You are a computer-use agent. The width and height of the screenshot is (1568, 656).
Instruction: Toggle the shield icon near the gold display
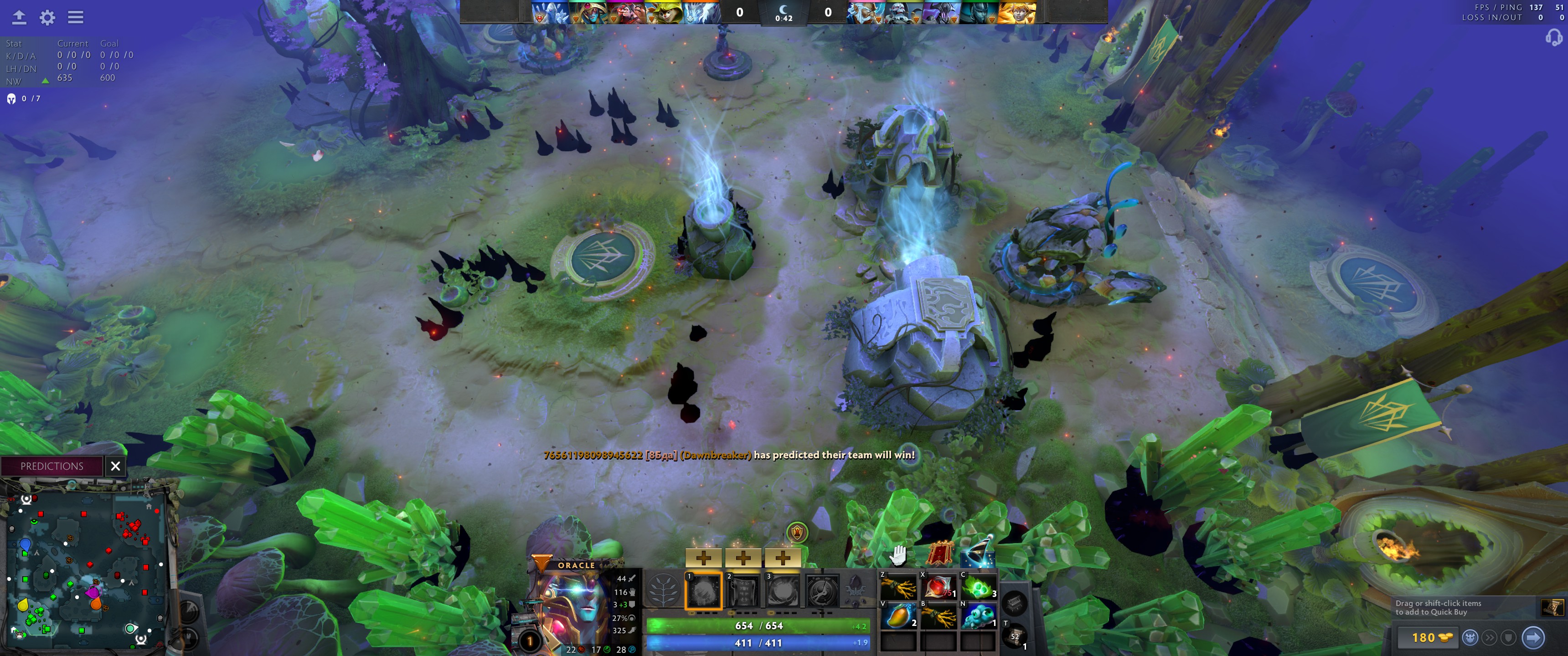1508,638
